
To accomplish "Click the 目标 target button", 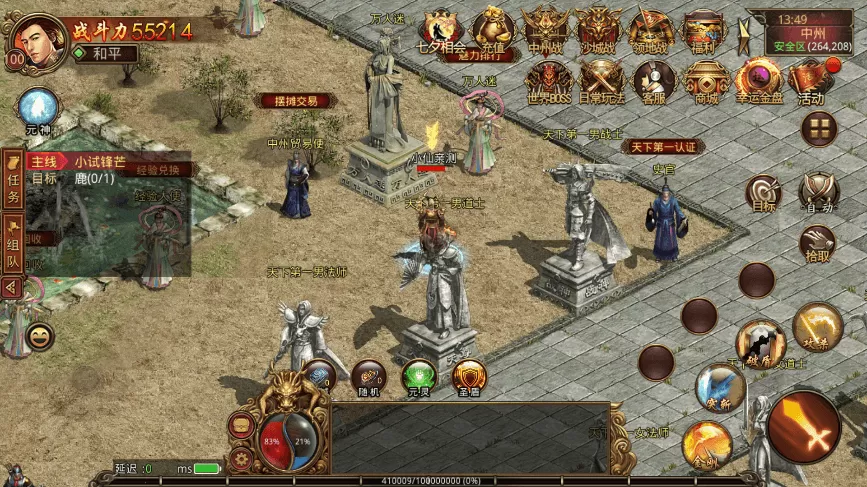I will pyautogui.click(x=764, y=191).
